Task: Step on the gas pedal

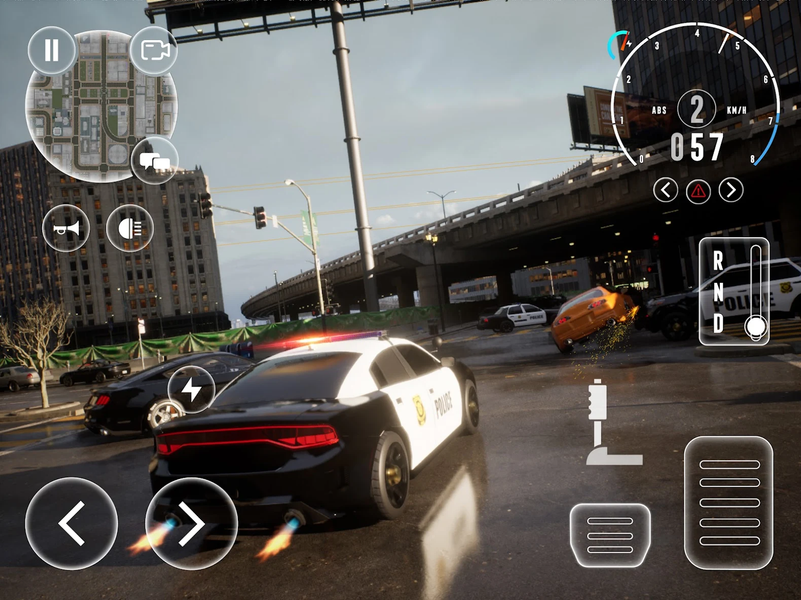Action: 729,502
